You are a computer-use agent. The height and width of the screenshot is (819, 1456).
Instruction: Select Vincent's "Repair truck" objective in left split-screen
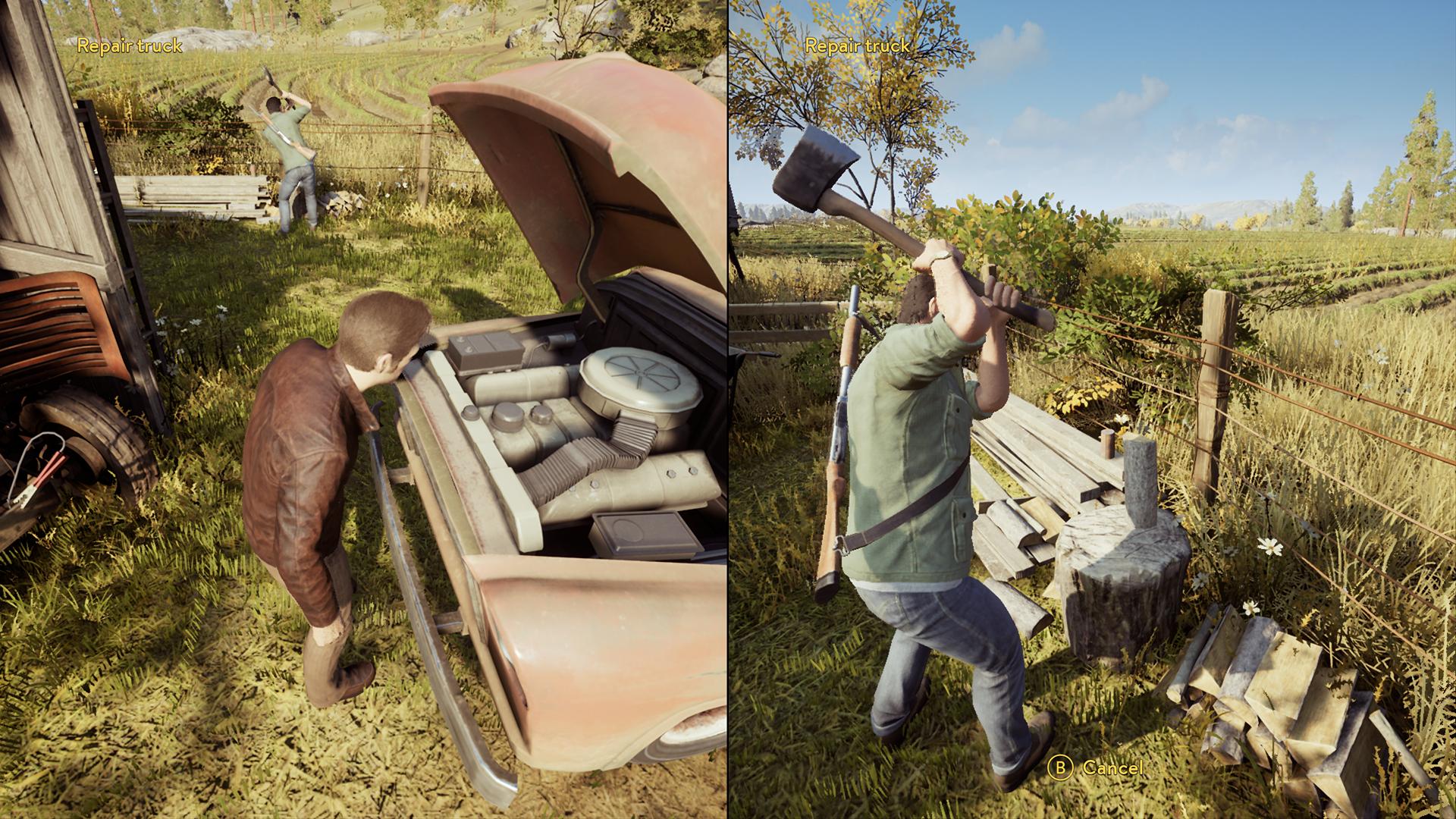130,45
